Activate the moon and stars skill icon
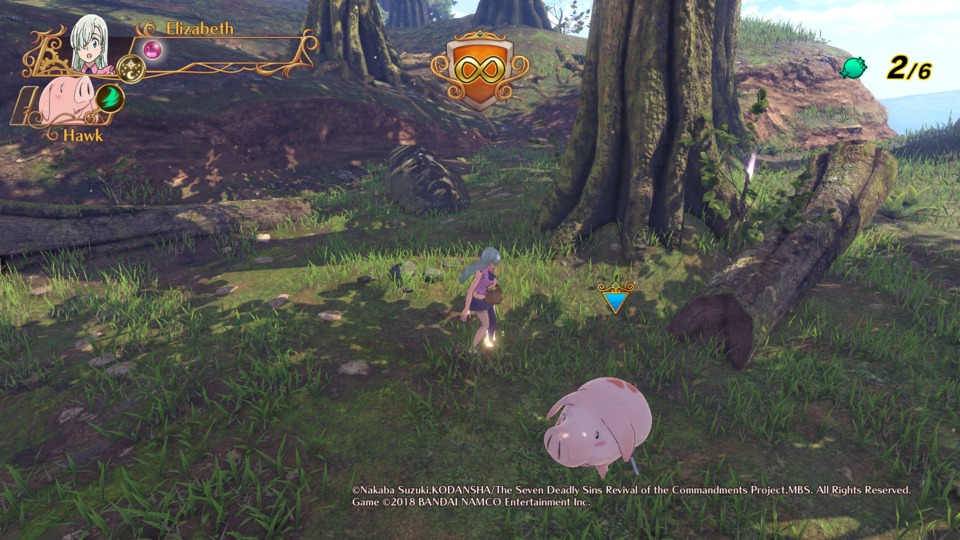Viewport: 960px width, 540px height. pyautogui.click(x=131, y=68)
